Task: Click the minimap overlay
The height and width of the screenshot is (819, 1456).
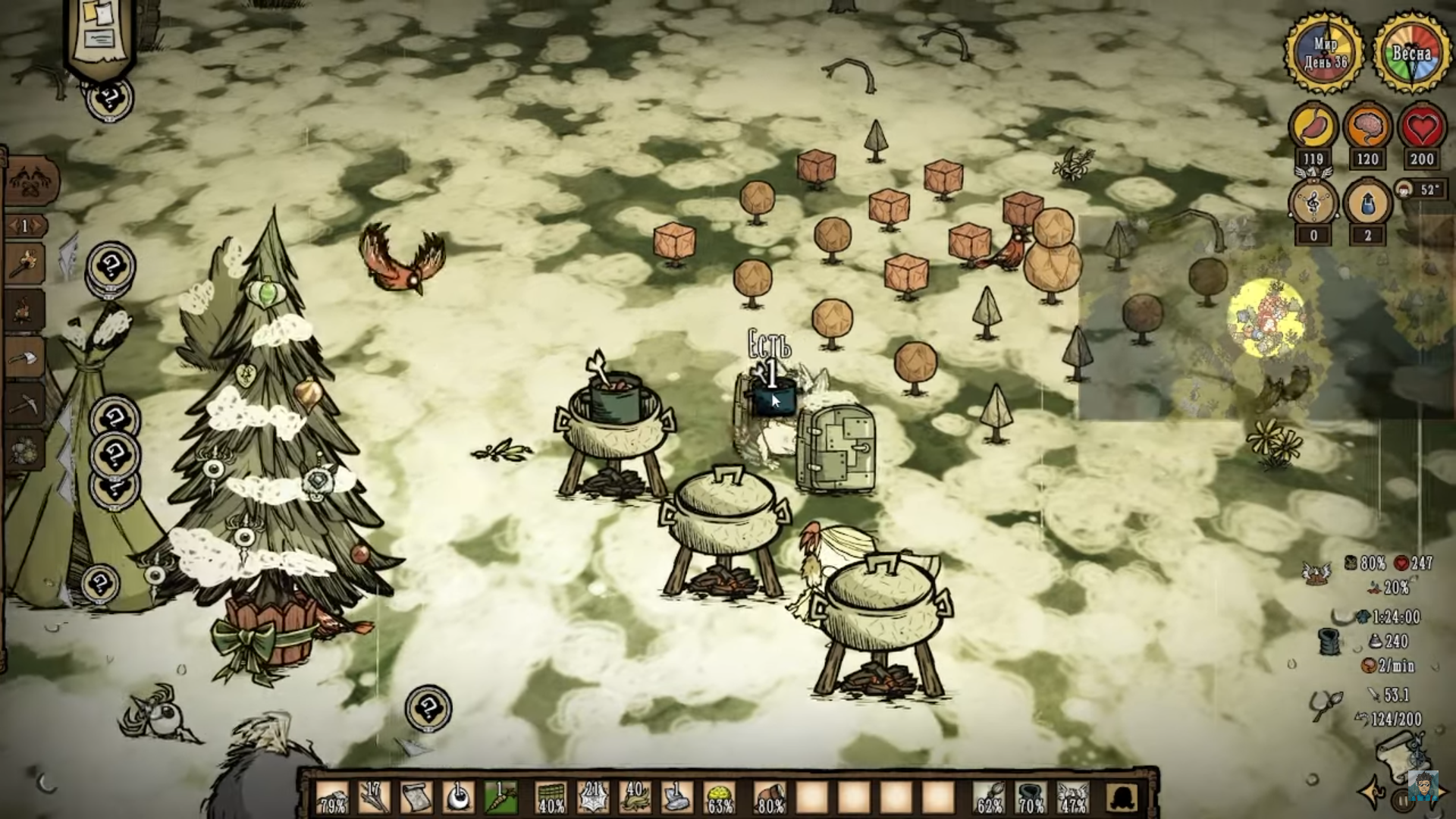Action: click(x=1266, y=318)
